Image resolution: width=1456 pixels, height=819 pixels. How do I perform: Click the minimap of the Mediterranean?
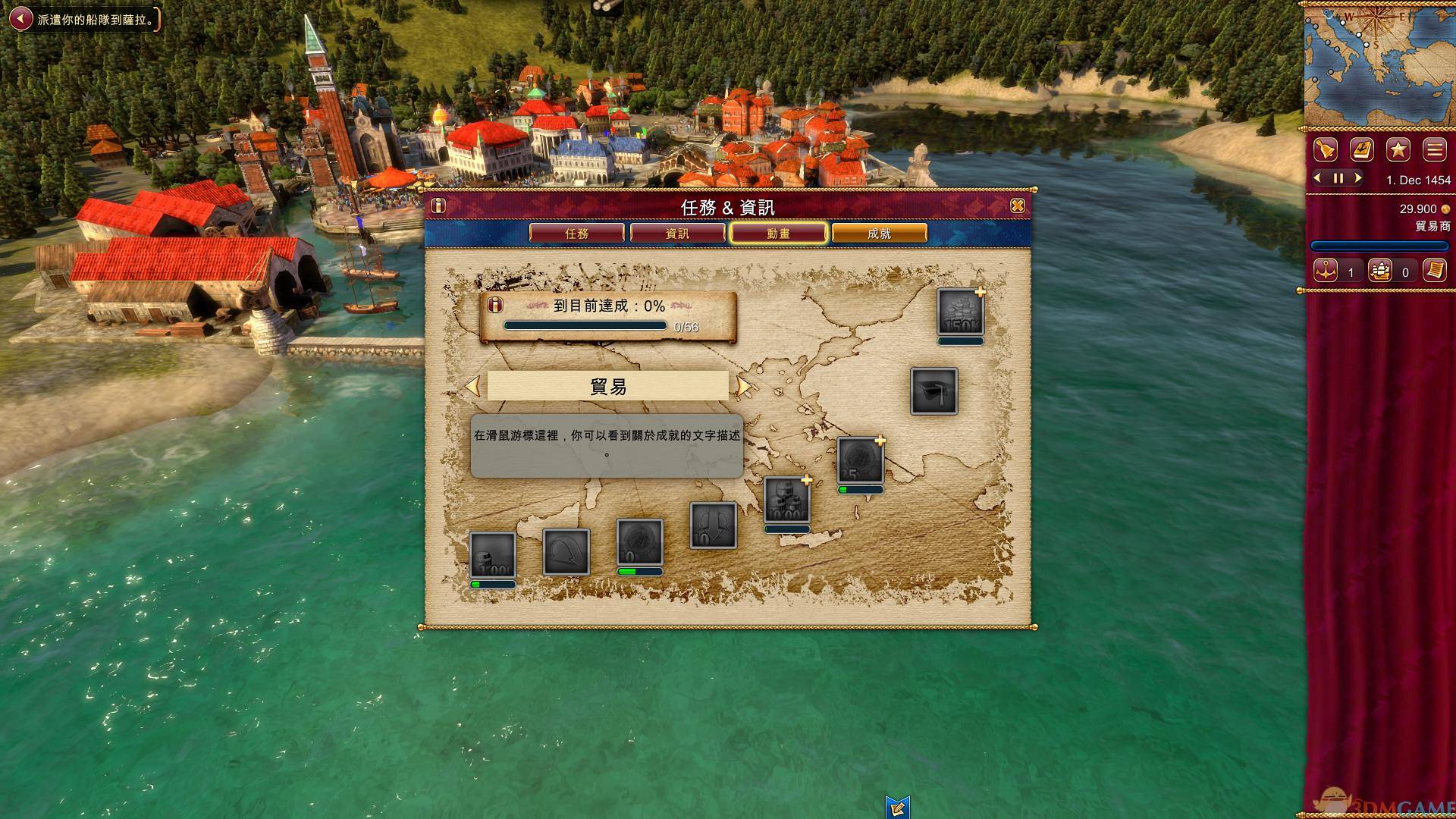[1377, 64]
